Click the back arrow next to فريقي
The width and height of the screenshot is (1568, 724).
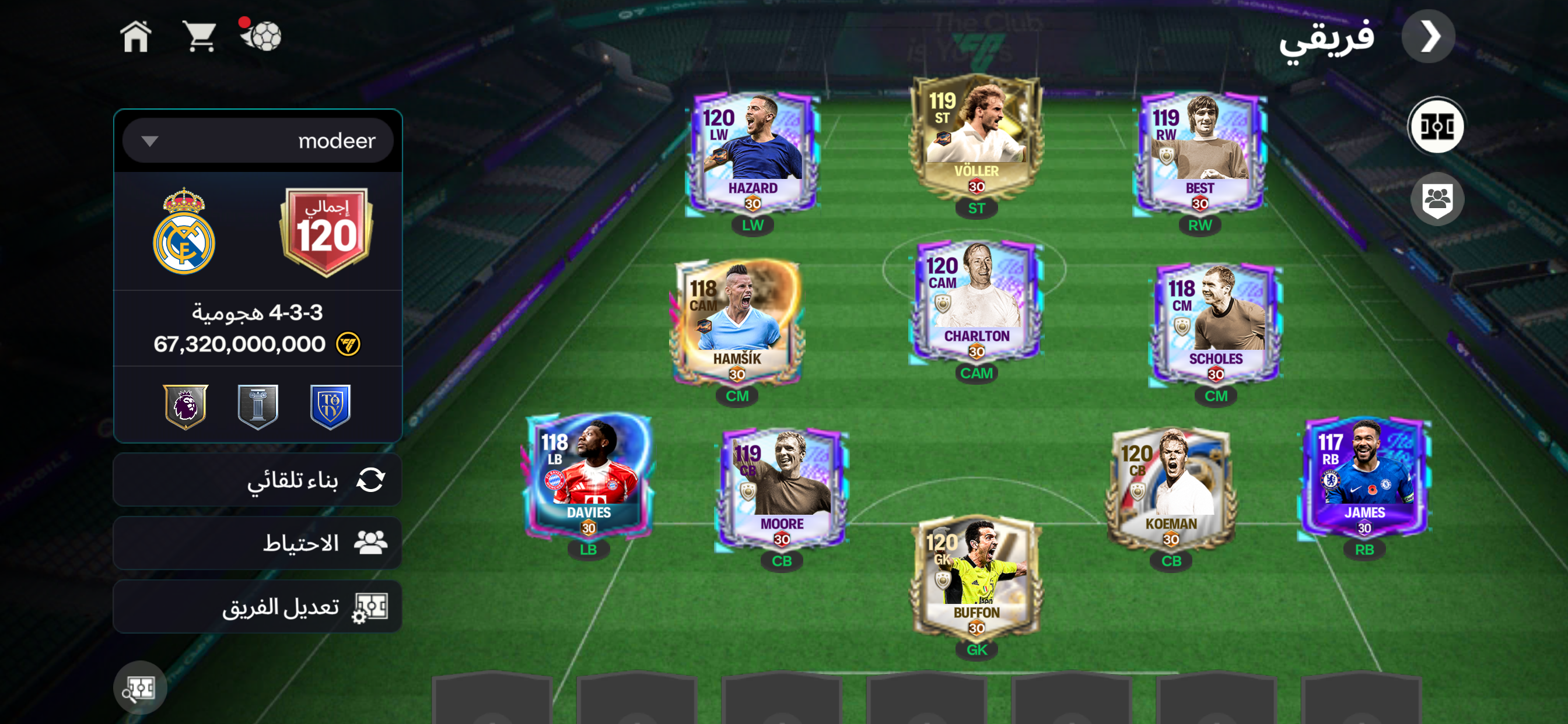[1429, 37]
